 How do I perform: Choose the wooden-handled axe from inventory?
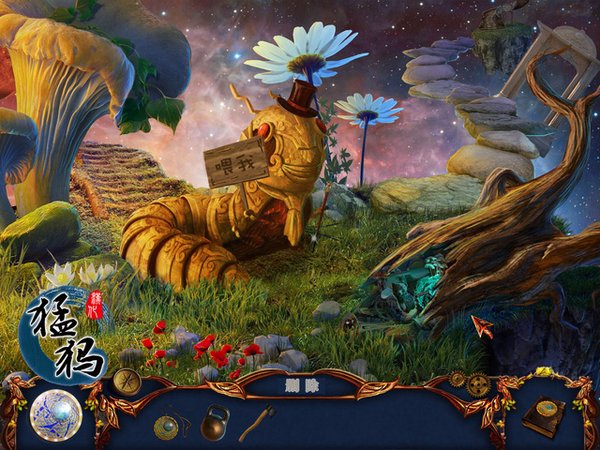(256, 421)
